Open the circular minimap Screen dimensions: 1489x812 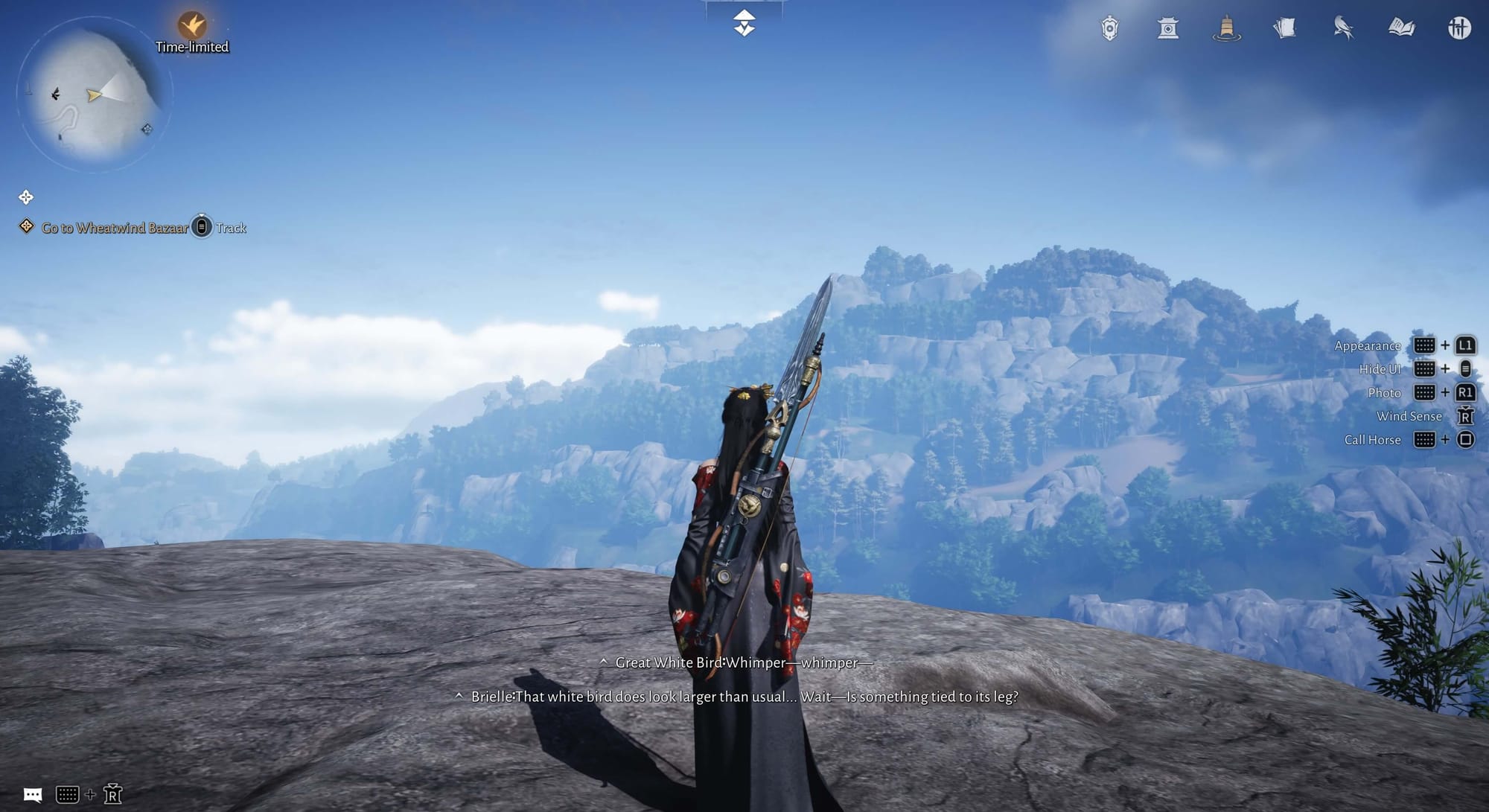tap(95, 95)
